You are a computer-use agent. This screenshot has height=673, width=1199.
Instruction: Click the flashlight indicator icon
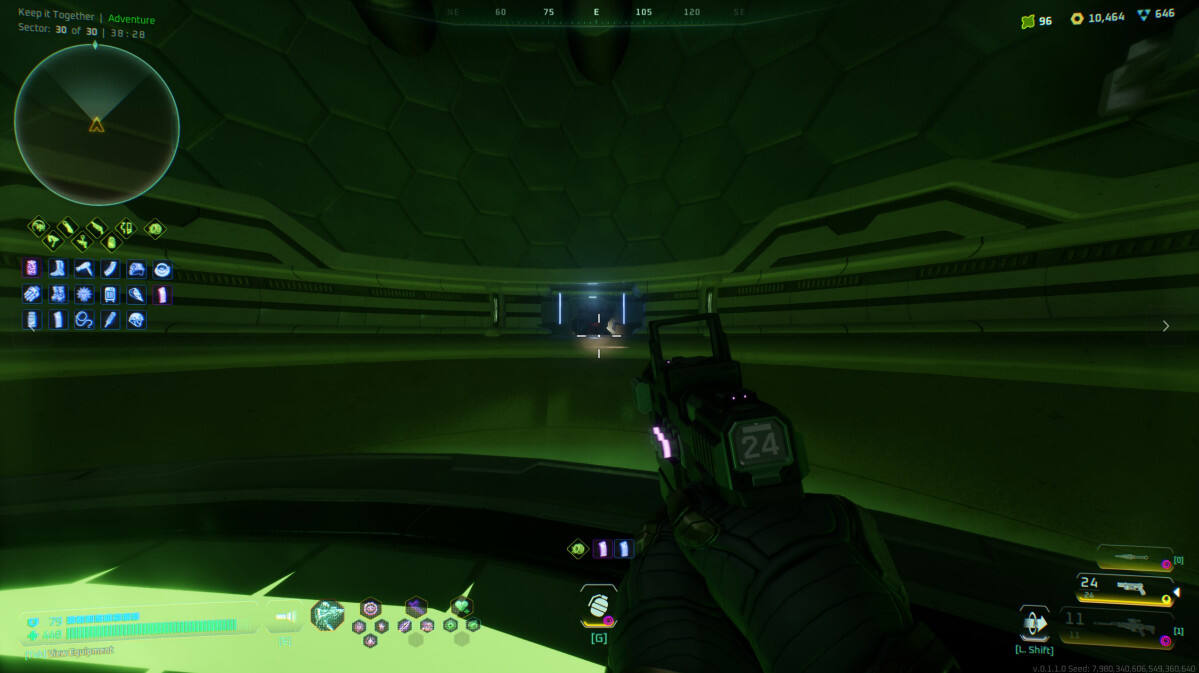click(285, 618)
